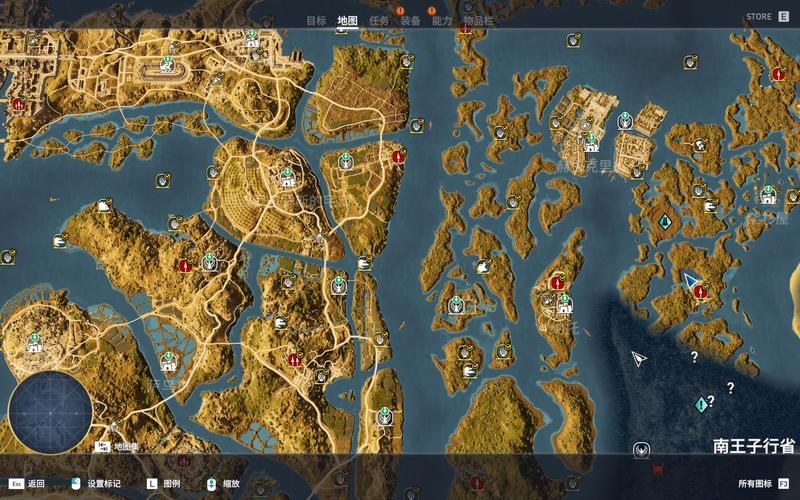Screen dimensions: 800x500
Task: Switch to the 装备 (Gear) tab
Action: [x=410, y=20]
